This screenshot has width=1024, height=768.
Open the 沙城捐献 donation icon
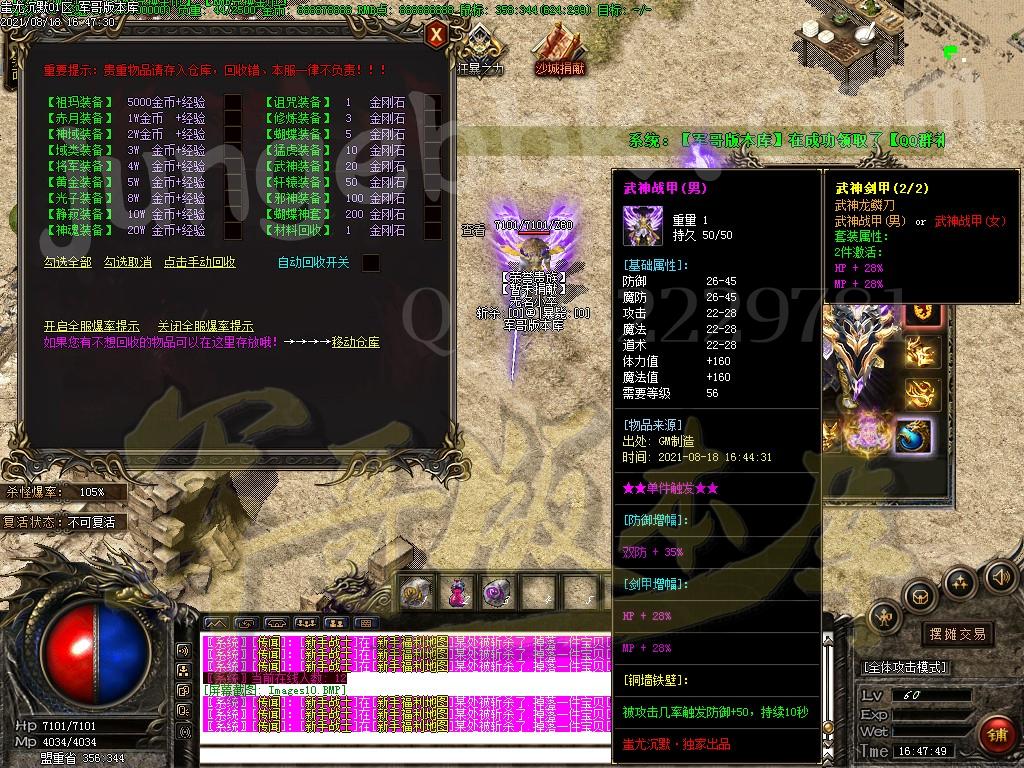pos(558,48)
